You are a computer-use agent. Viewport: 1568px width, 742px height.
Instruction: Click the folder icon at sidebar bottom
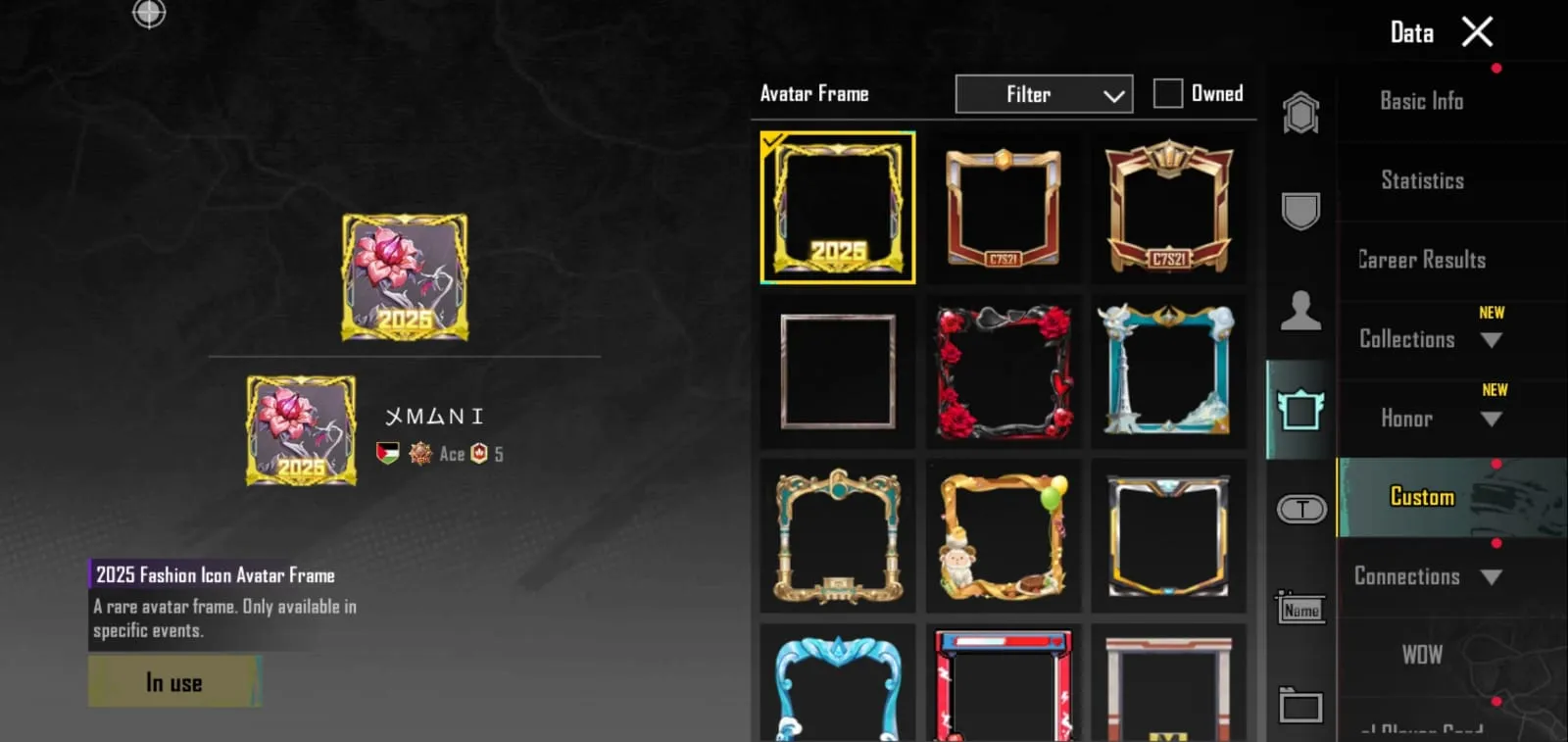point(1300,704)
